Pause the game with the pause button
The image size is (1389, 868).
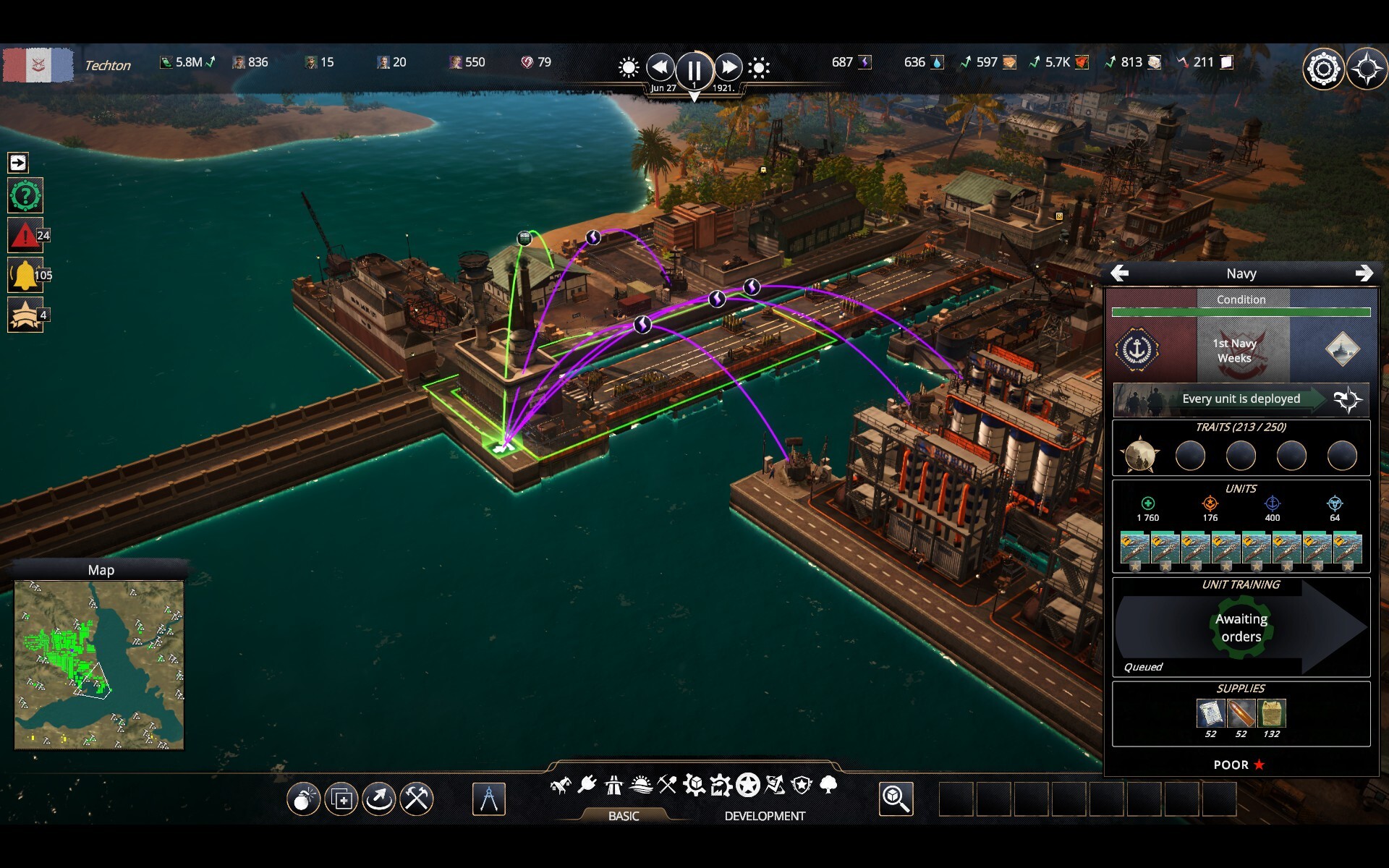point(694,69)
